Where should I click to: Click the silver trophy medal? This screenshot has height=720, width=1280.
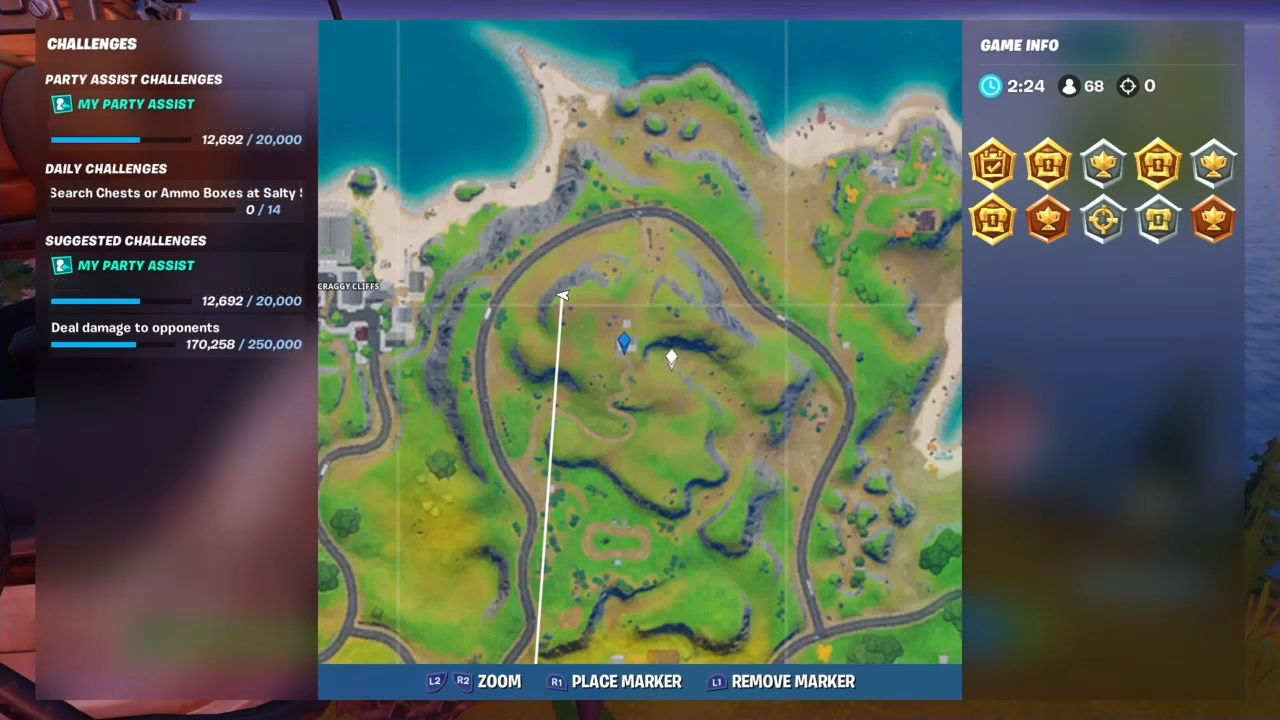click(1103, 165)
